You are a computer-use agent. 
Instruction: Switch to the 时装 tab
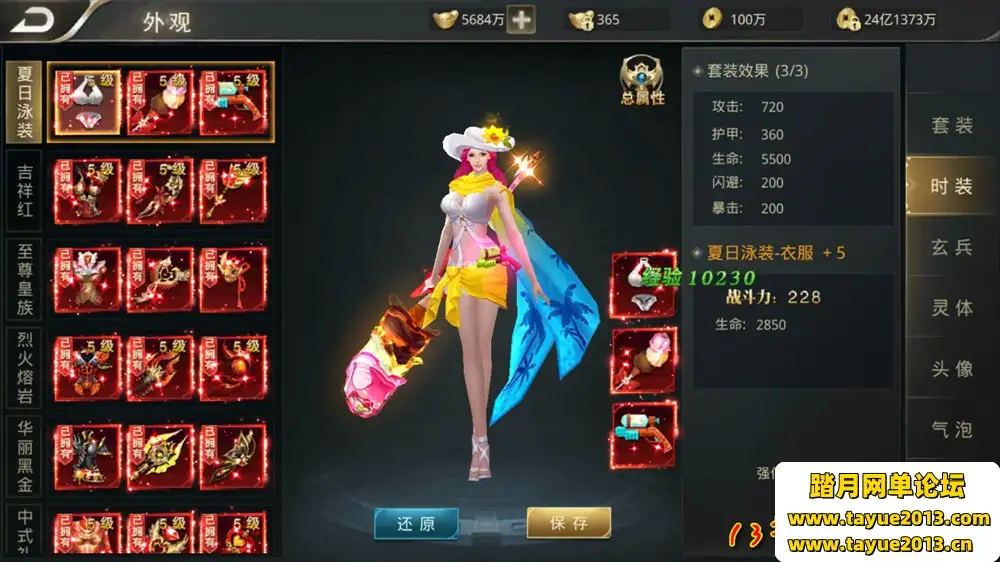pyautogui.click(x=951, y=186)
